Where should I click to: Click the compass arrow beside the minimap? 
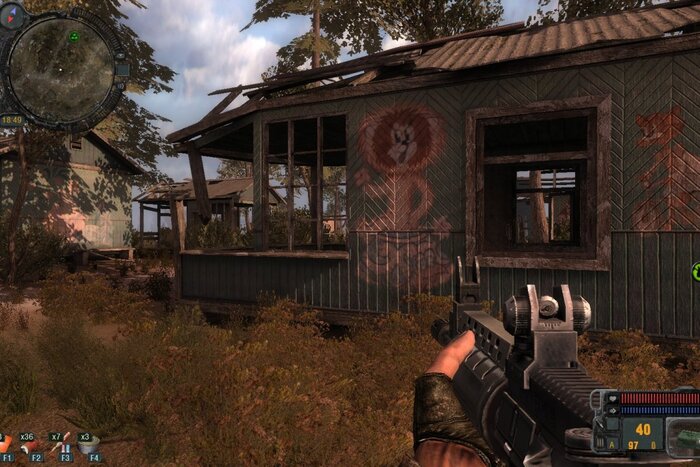click(x=12, y=16)
